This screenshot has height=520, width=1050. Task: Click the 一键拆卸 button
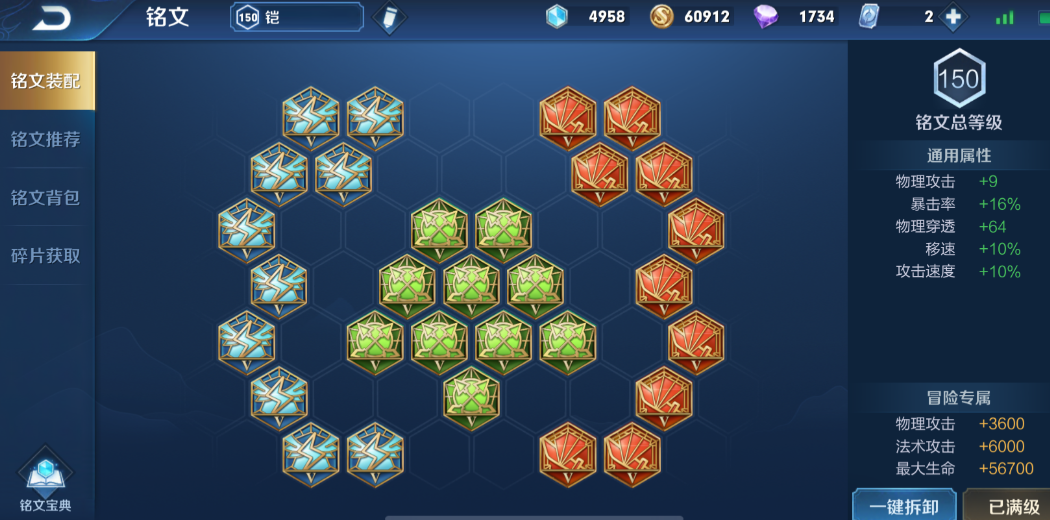click(903, 506)
